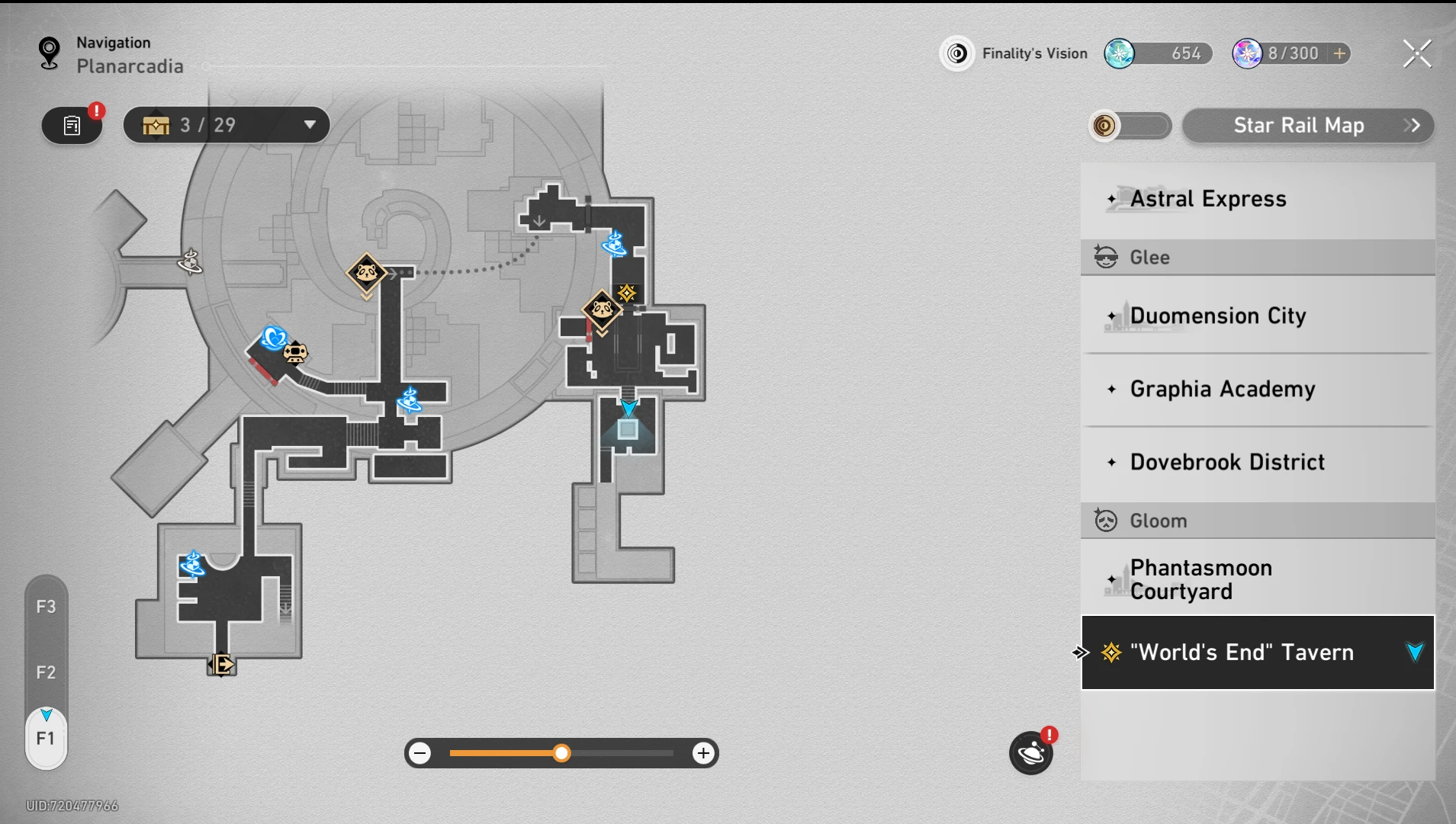Viewport: 1456px width, 824px height.
Task: Switch to floor F2
Action: pos(46,672)
